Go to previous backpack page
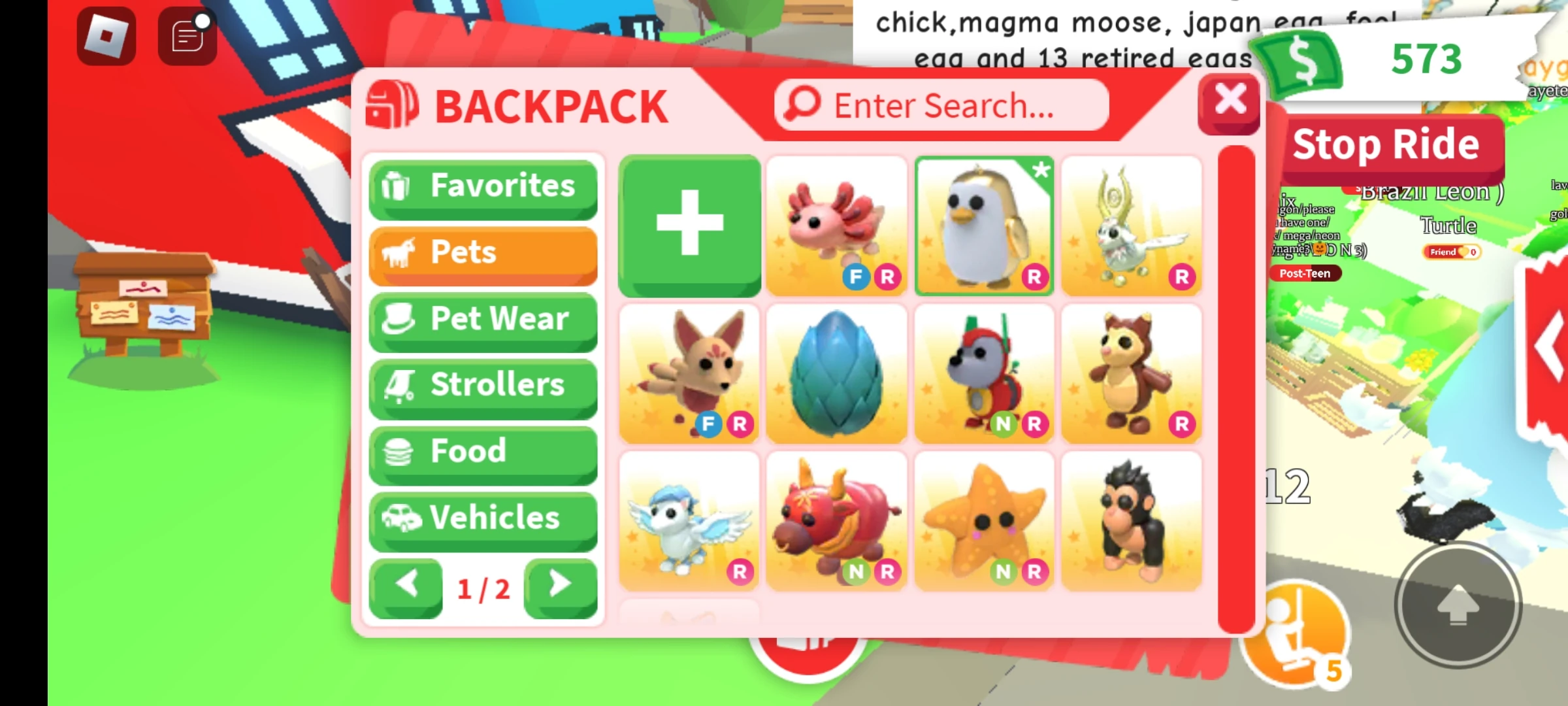This screenshot has width=1568, height=706. 405,586
